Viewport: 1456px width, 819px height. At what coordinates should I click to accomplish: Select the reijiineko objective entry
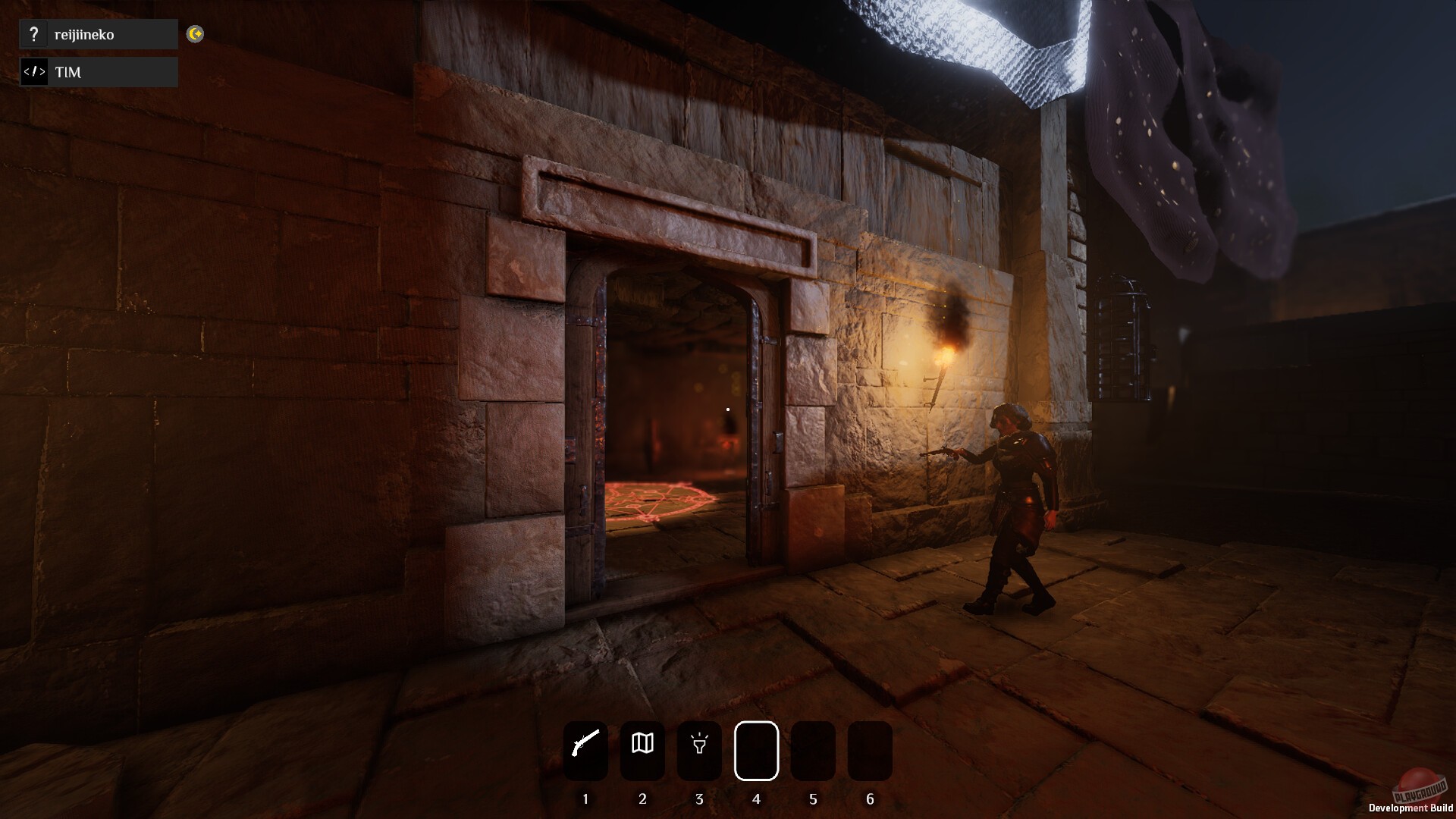[x=99, y=34]
